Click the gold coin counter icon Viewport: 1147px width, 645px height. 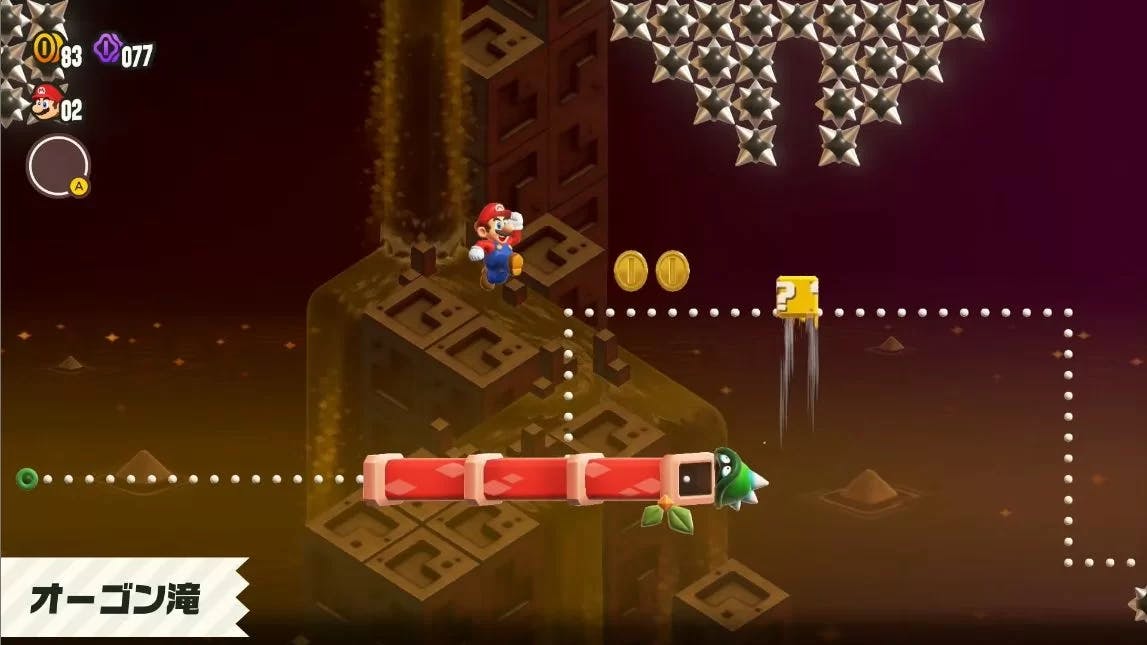[x=46, y=47]
